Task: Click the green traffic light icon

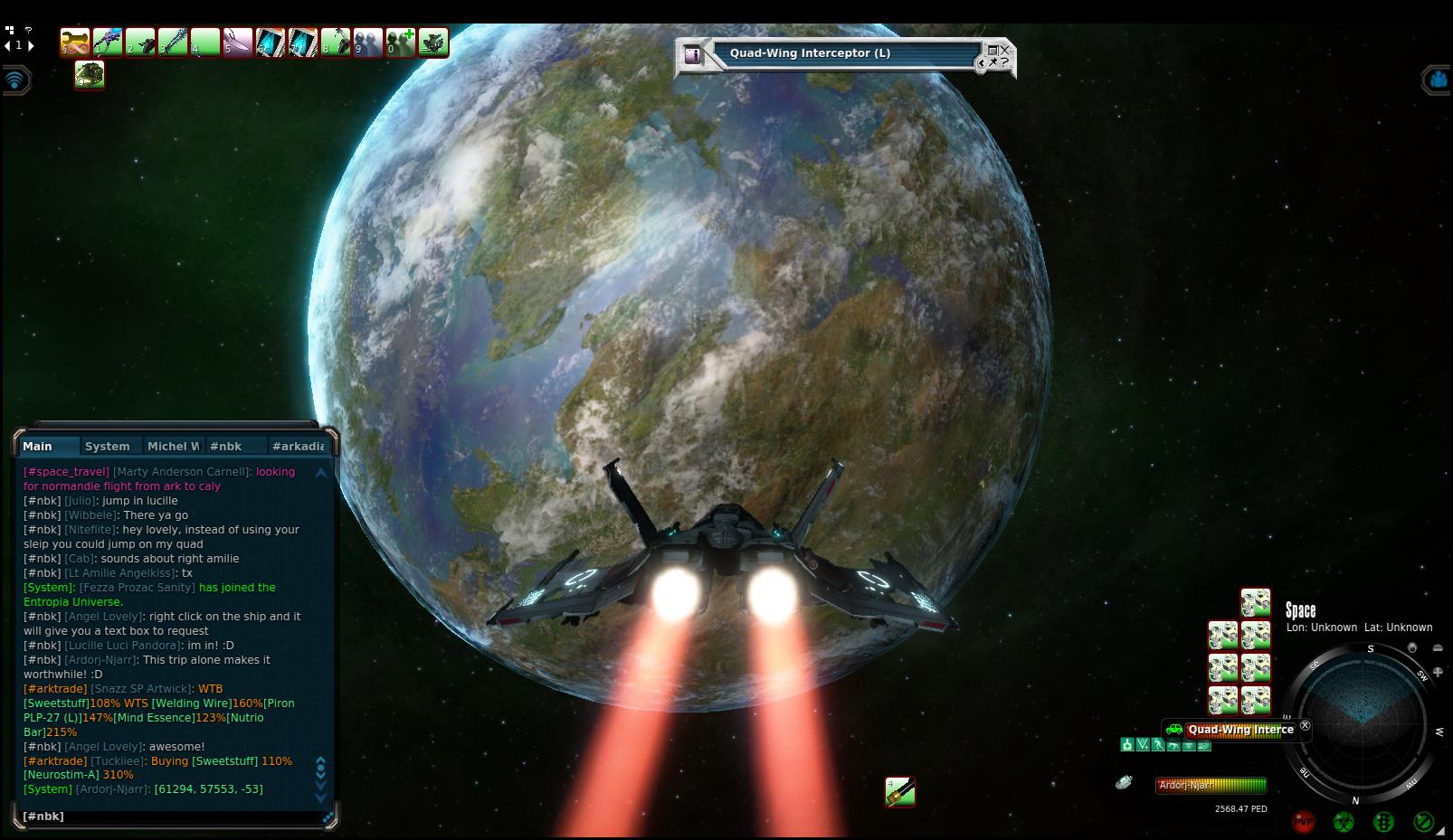Action: coord(1383,821)
